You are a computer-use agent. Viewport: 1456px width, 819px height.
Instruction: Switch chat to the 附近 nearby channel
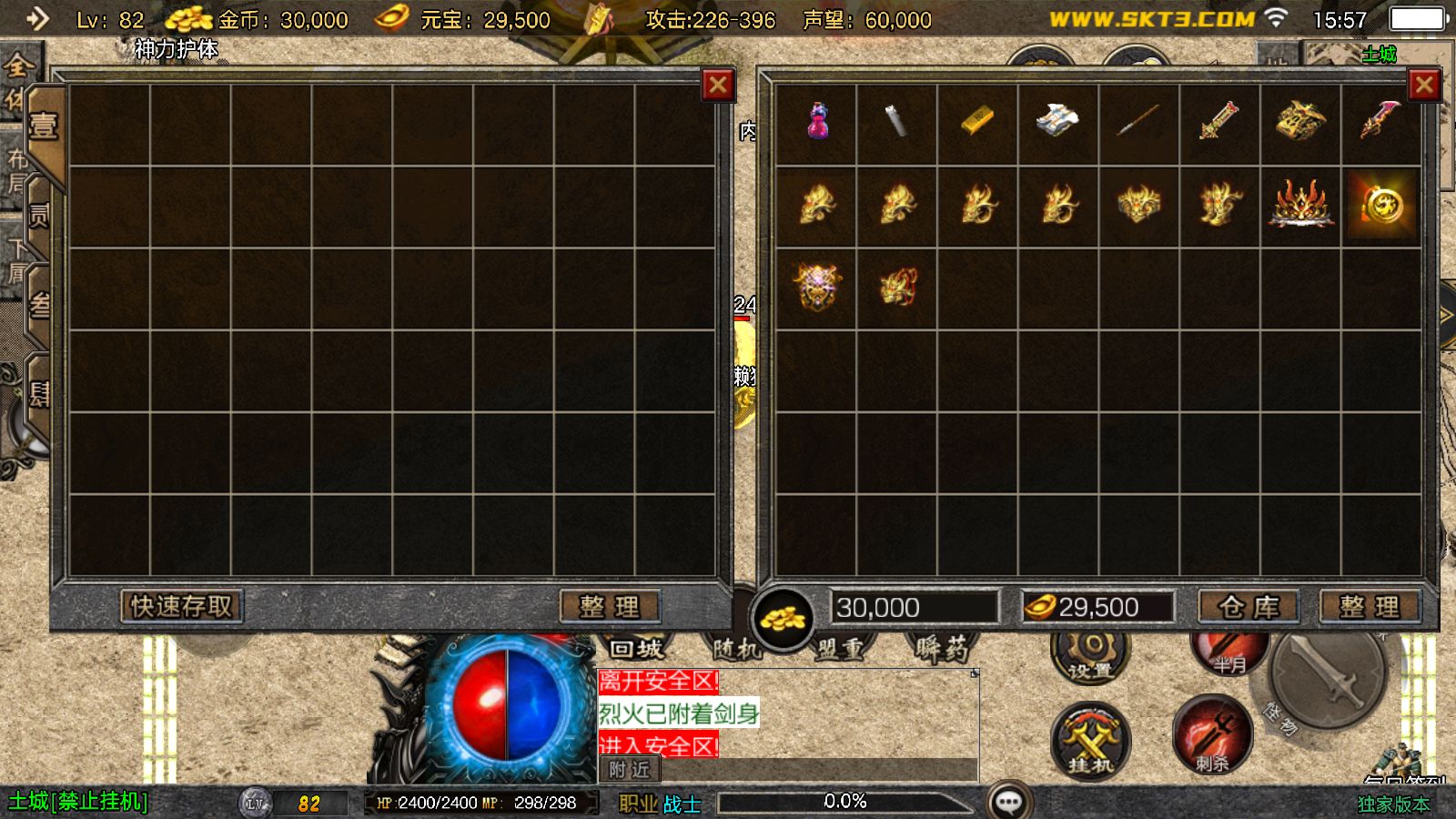tap(630, 770)
